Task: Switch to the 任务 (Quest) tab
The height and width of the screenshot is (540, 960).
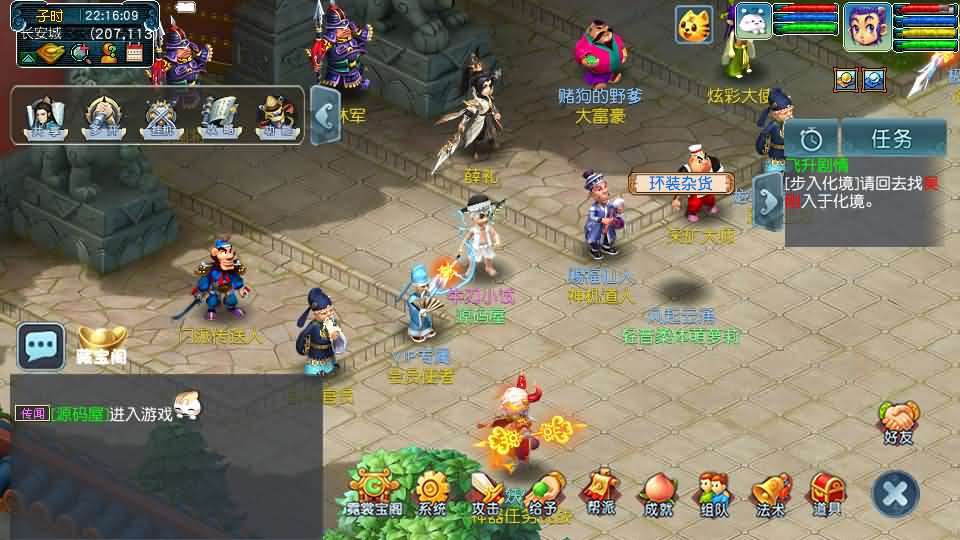Action: click(x=892, y=138)
